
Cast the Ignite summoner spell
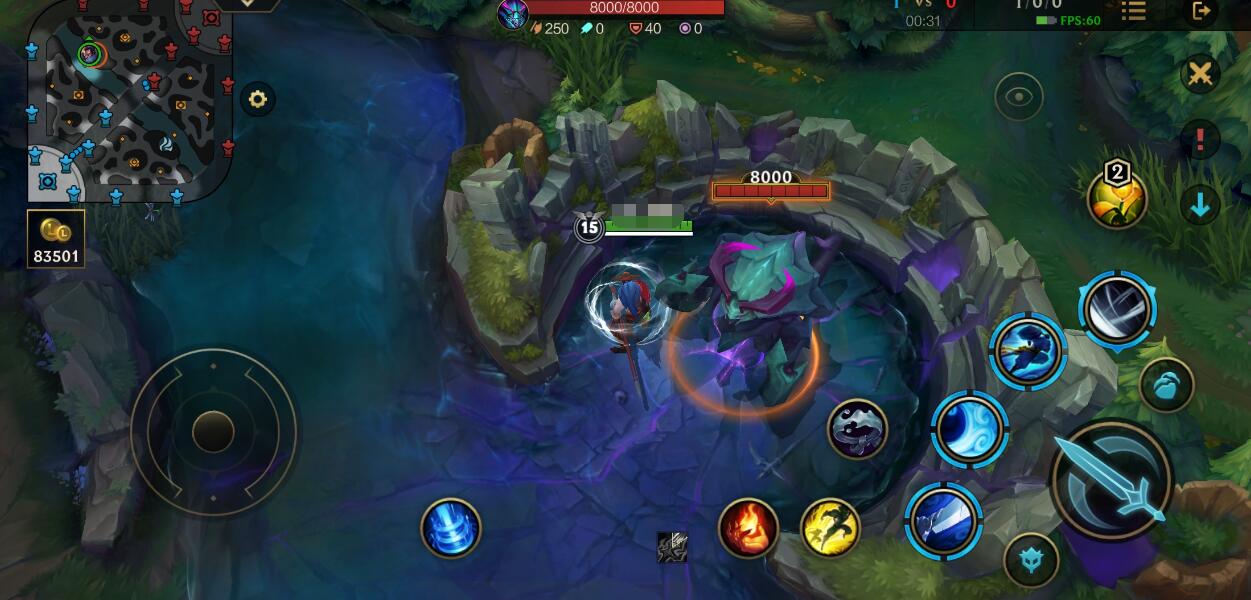point(748,528)
